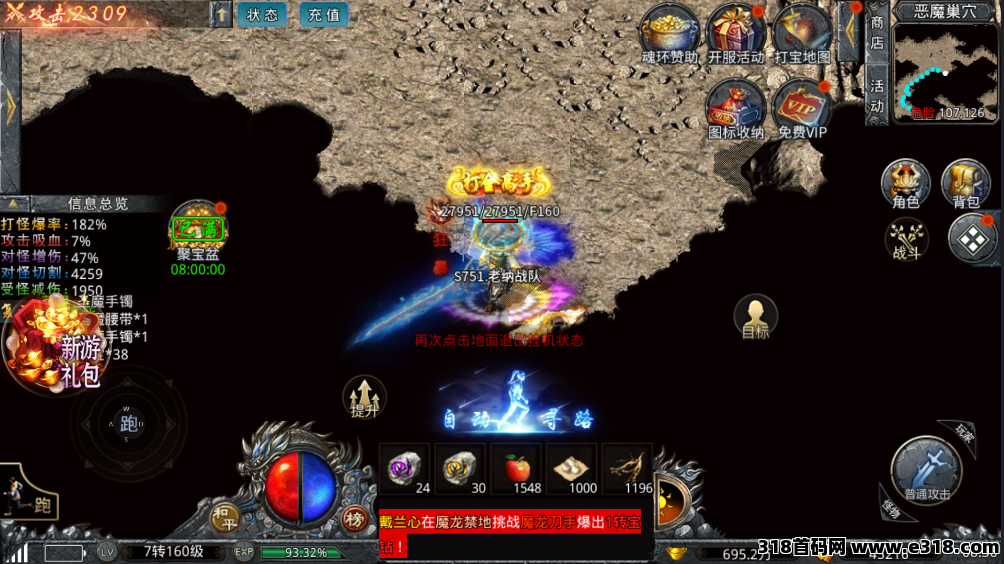The image size is (1004, 564).
Task: Claim the 免费VIP icon
Action: 802,107
